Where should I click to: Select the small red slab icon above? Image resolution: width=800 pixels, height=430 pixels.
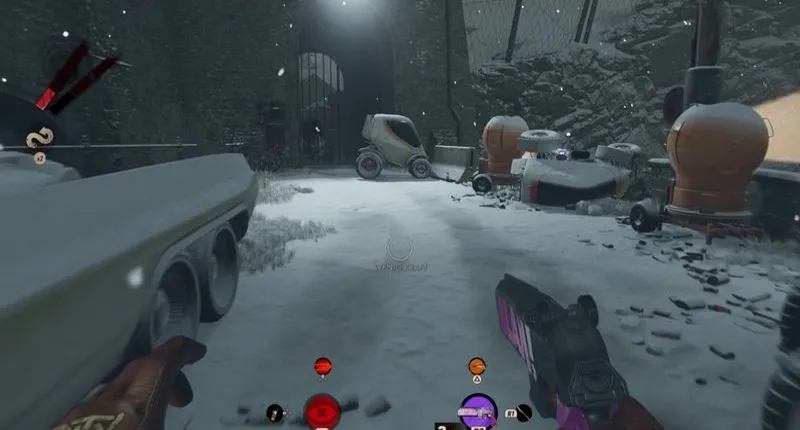click(x=322, y=366)
